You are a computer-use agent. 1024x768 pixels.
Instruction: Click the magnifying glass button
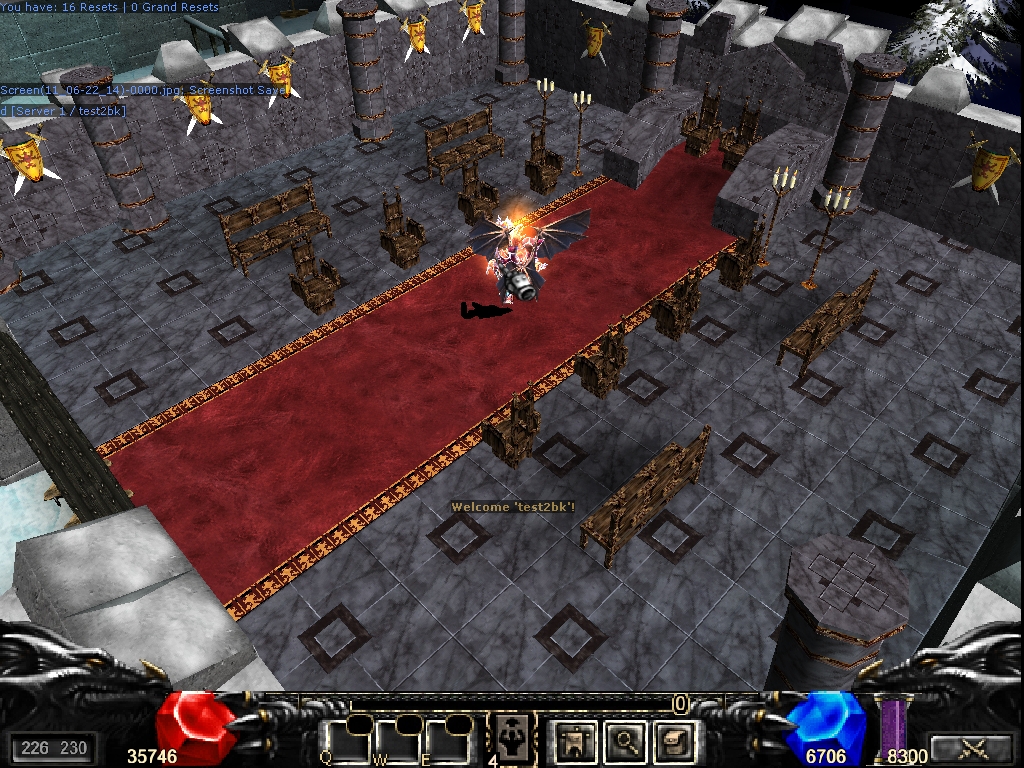pos(627,741)
